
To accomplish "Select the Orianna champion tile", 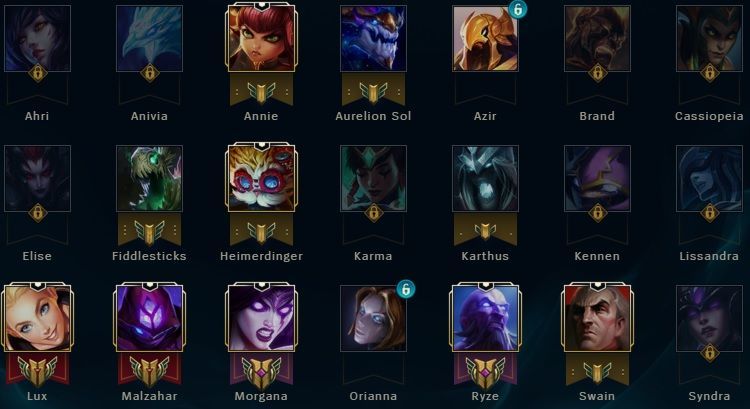I will (373, 318).
